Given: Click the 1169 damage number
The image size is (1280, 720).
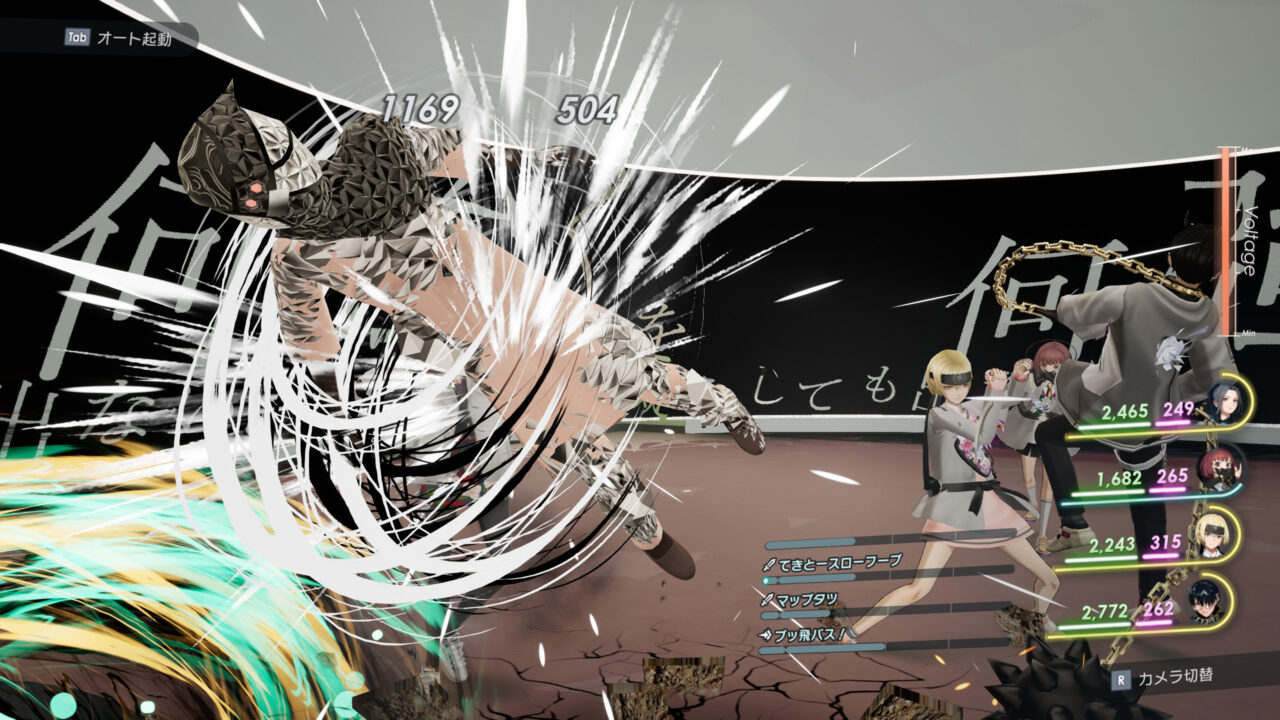Looking at the screenshot, I should point(421,106).
